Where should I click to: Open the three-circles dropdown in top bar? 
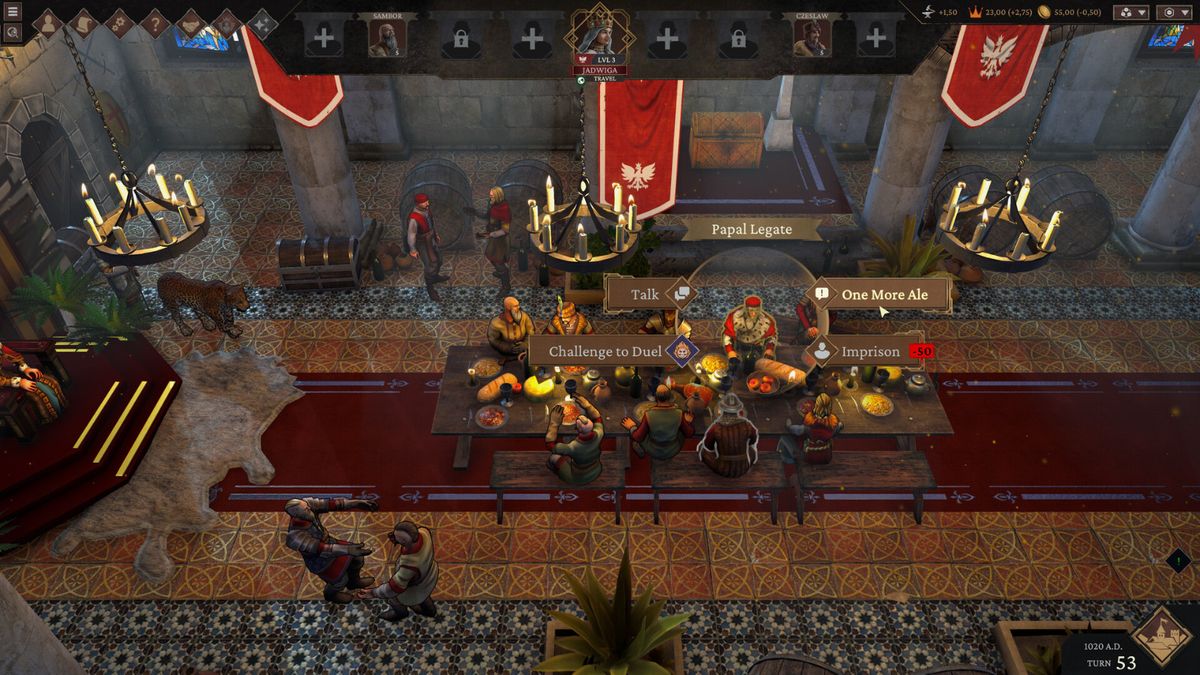point(1130,12)
